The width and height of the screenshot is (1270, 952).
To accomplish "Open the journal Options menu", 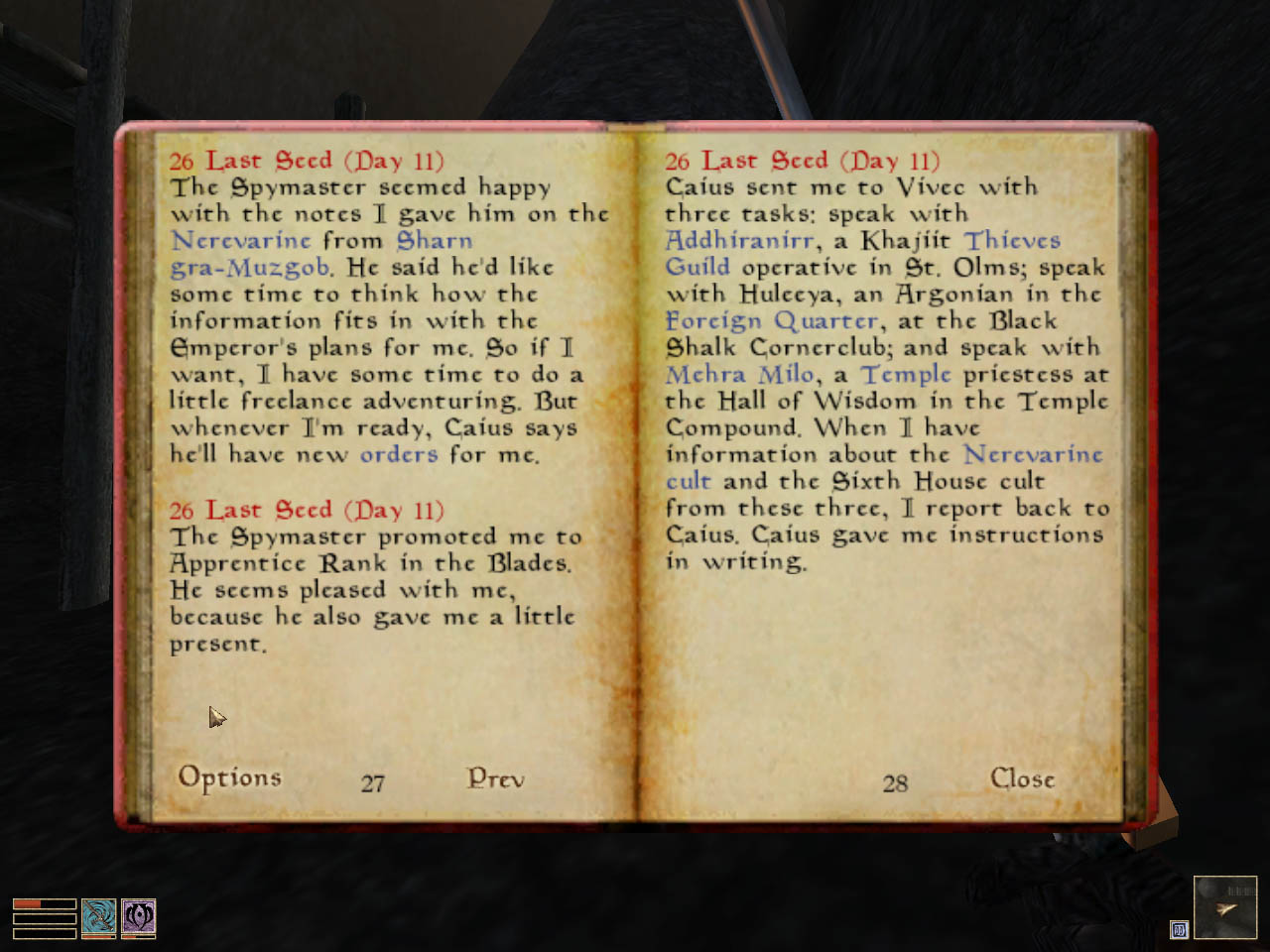I will [x=229, y=778].
